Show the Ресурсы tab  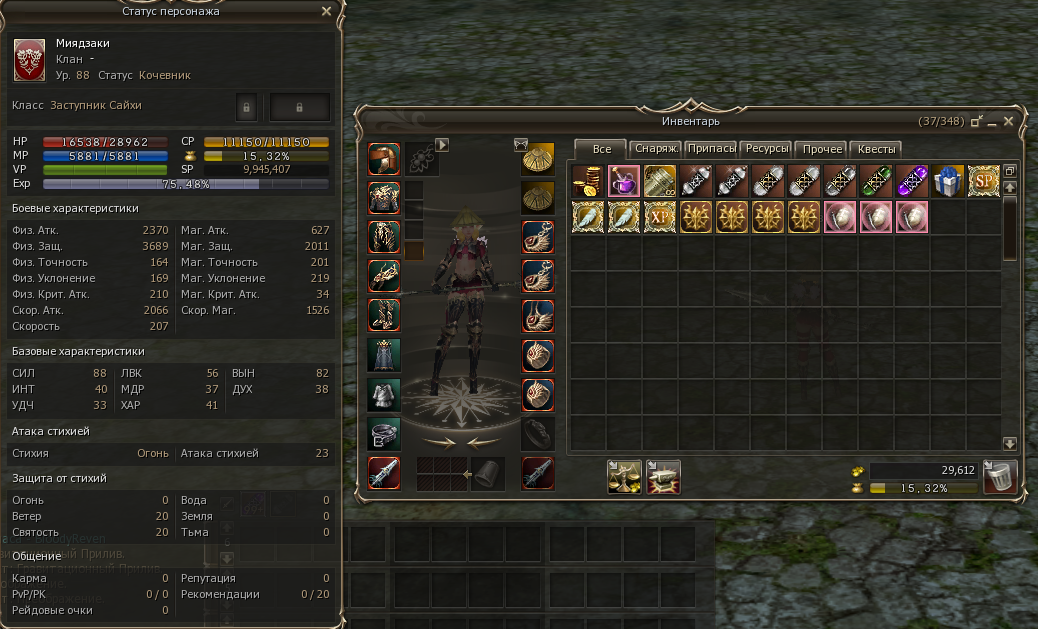click(x=767, y=149)
